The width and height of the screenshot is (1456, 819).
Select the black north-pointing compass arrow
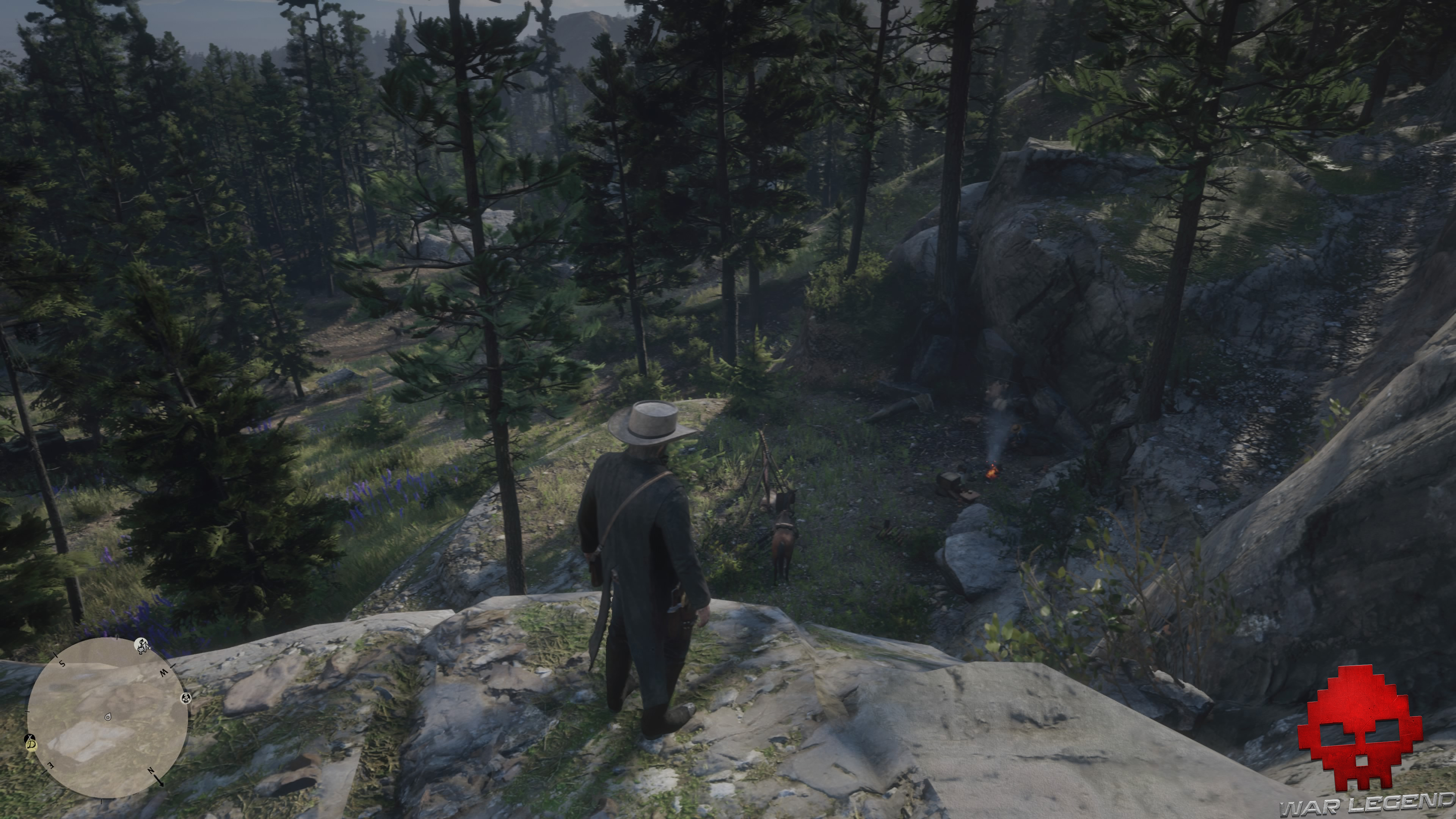158,781
